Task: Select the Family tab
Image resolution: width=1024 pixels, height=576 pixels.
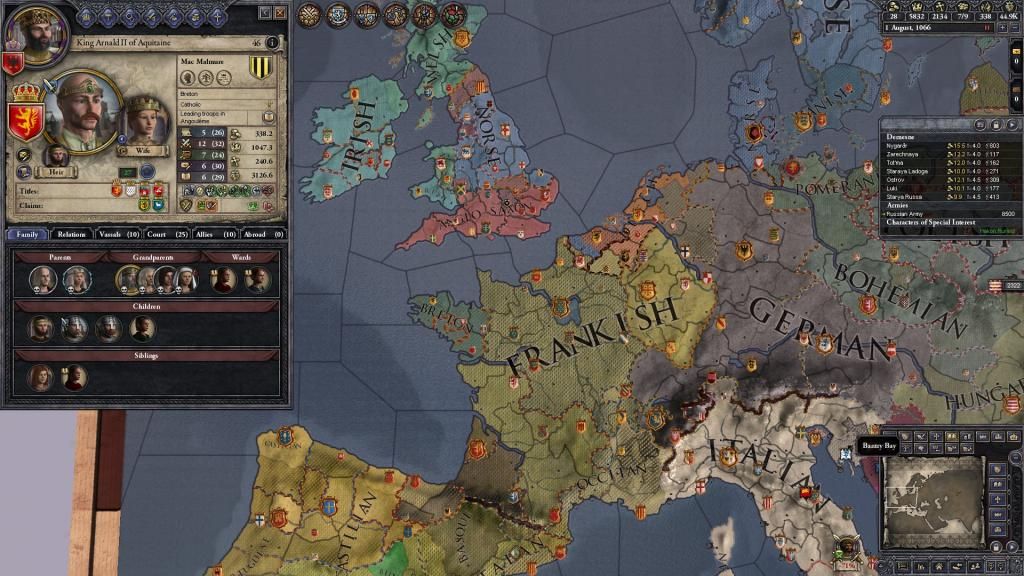Action: pos(27,234)
